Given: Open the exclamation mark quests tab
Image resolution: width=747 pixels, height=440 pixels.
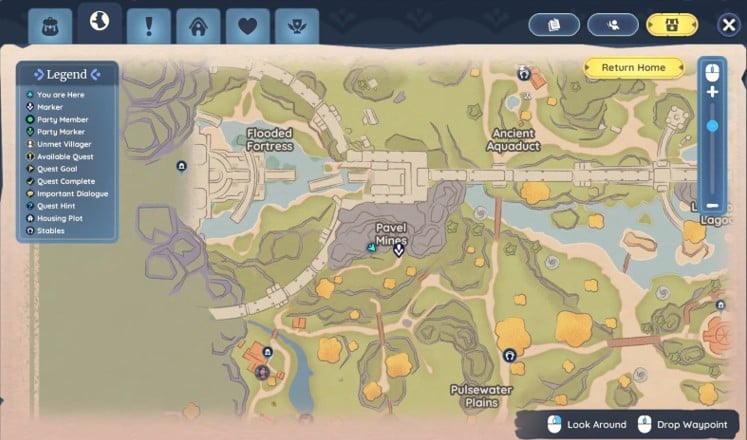Looking at the screenshot, I should click(149, 25).
